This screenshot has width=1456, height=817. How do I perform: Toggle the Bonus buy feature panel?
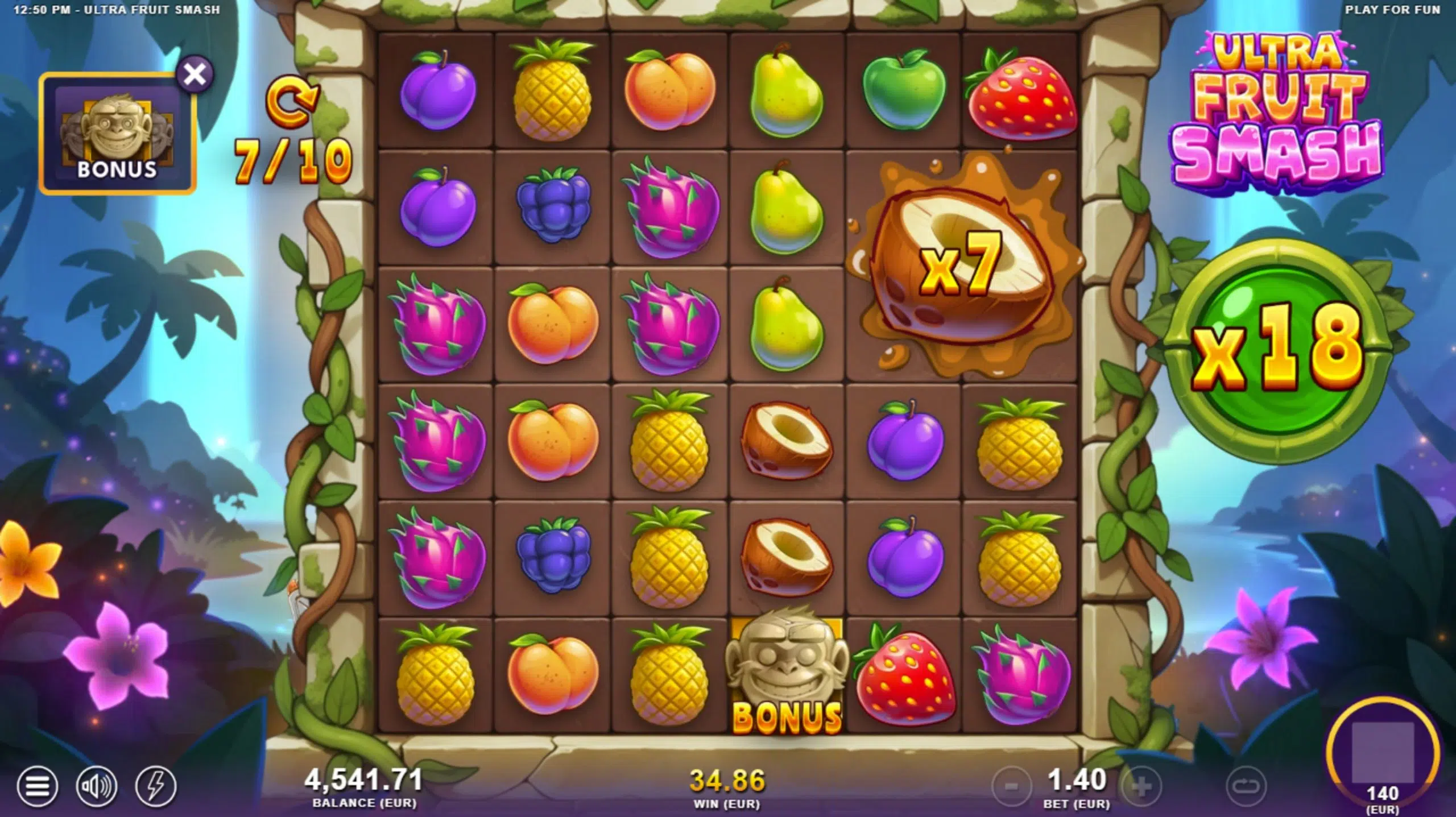[x=117, y=128]
